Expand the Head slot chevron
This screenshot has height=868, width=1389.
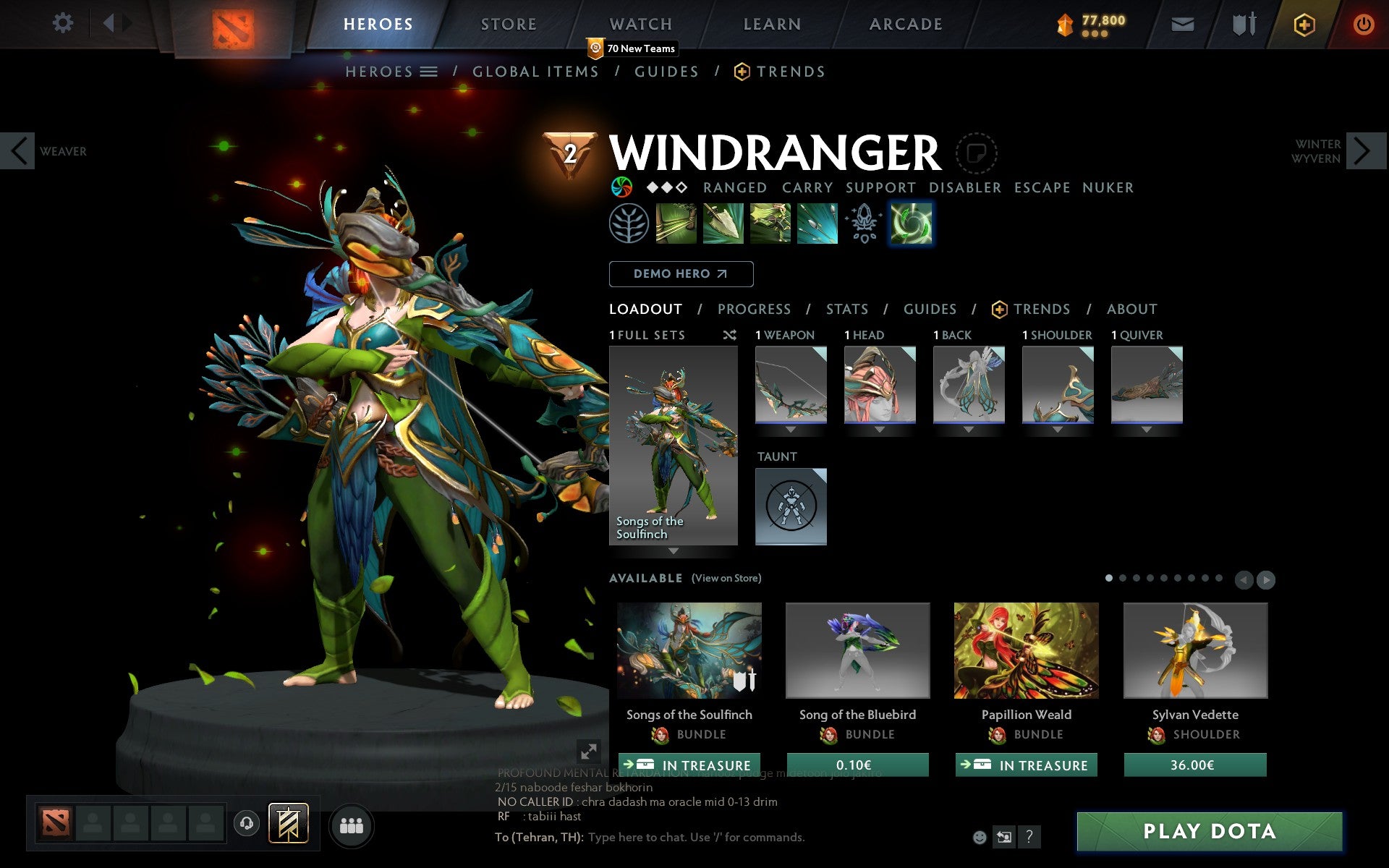point(880,427)
